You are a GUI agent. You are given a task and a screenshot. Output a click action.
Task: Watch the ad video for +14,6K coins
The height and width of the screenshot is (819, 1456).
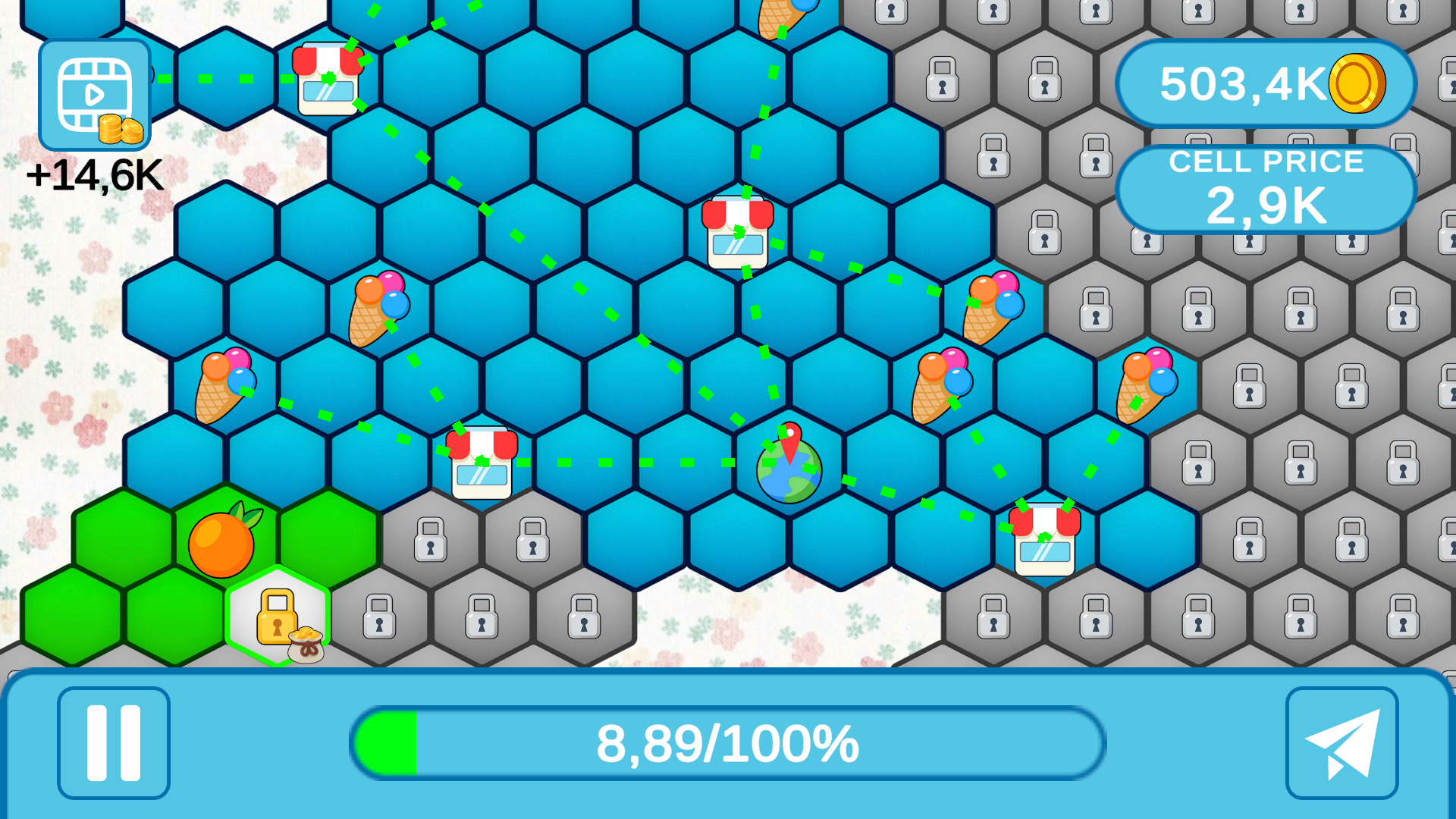[94, 94]
